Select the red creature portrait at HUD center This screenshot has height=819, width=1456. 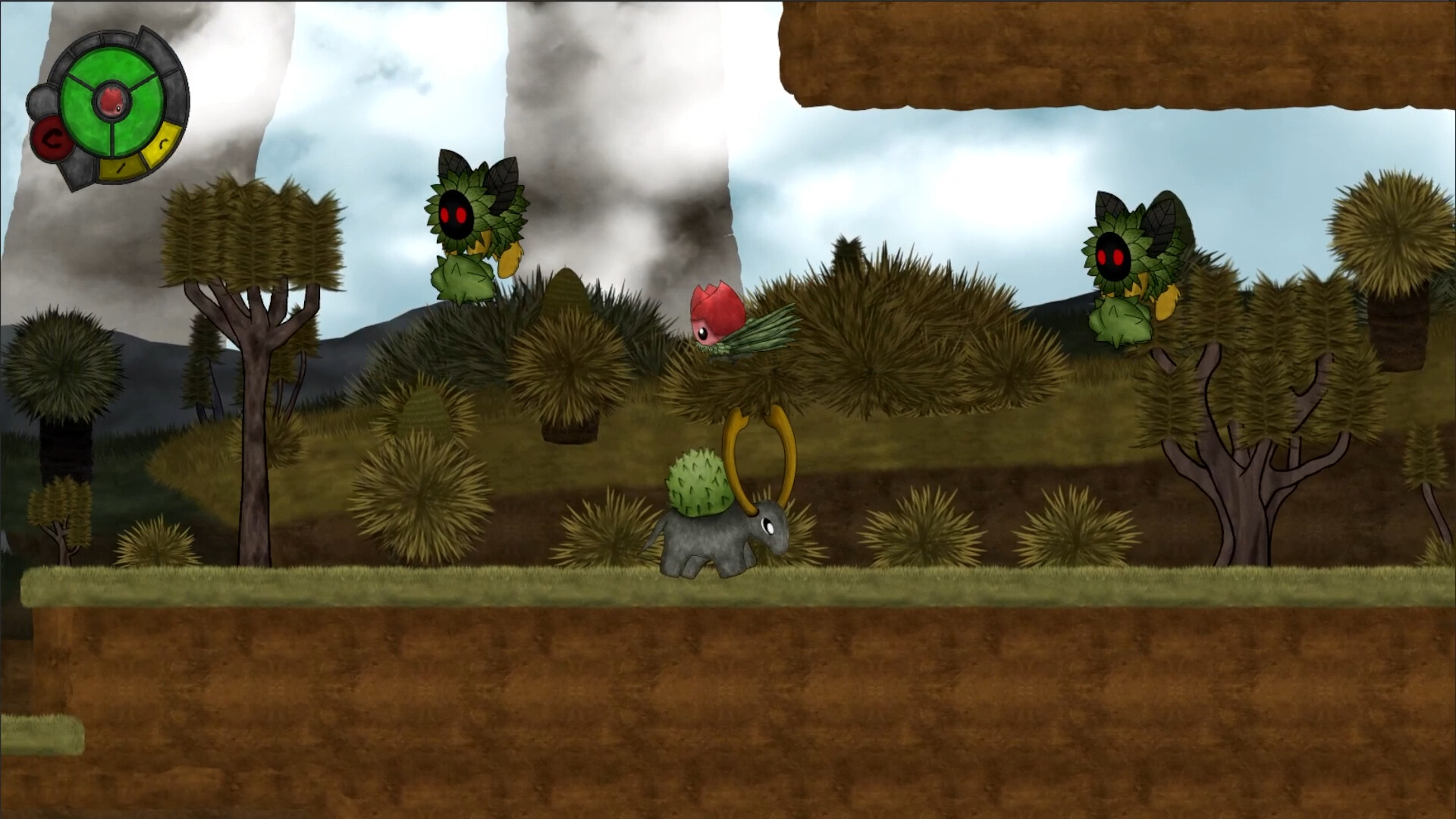tap(111, 101)
